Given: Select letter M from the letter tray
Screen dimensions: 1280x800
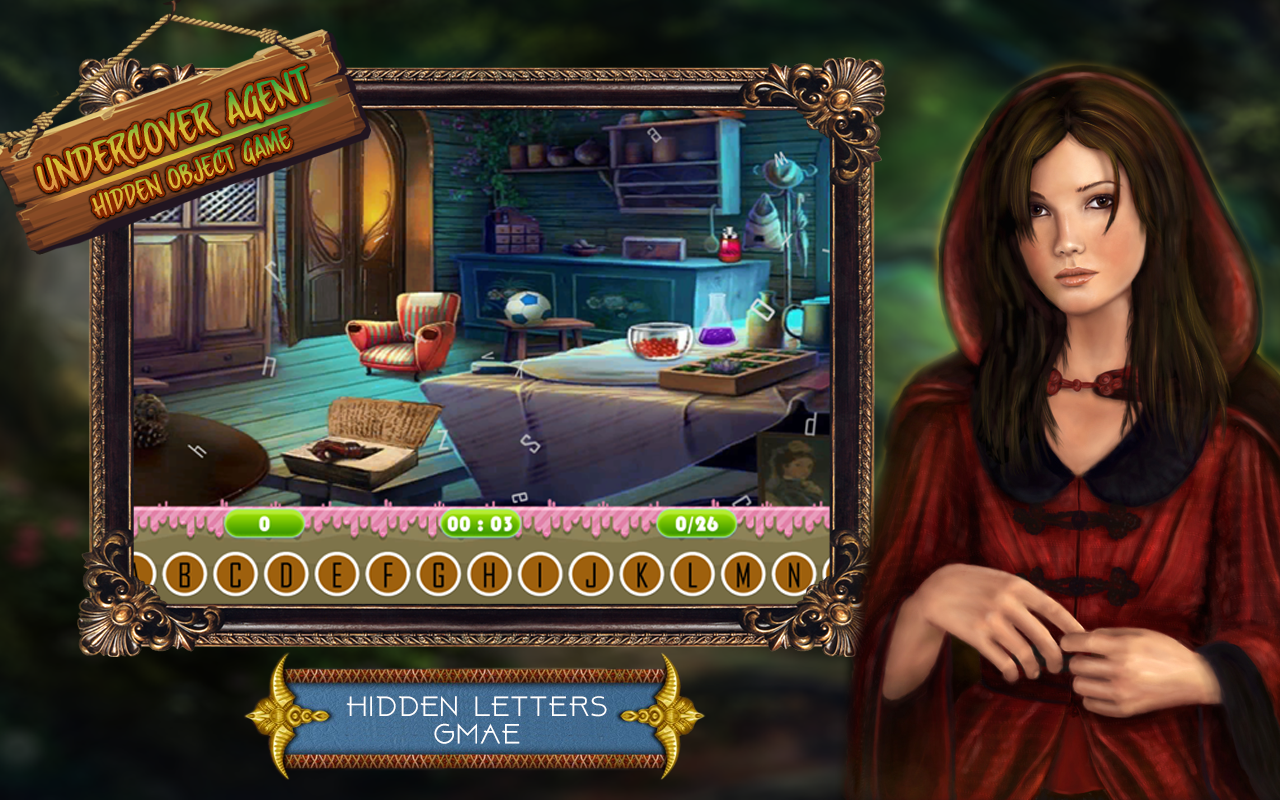Looking at the screenshot, I should click(744, 573).
